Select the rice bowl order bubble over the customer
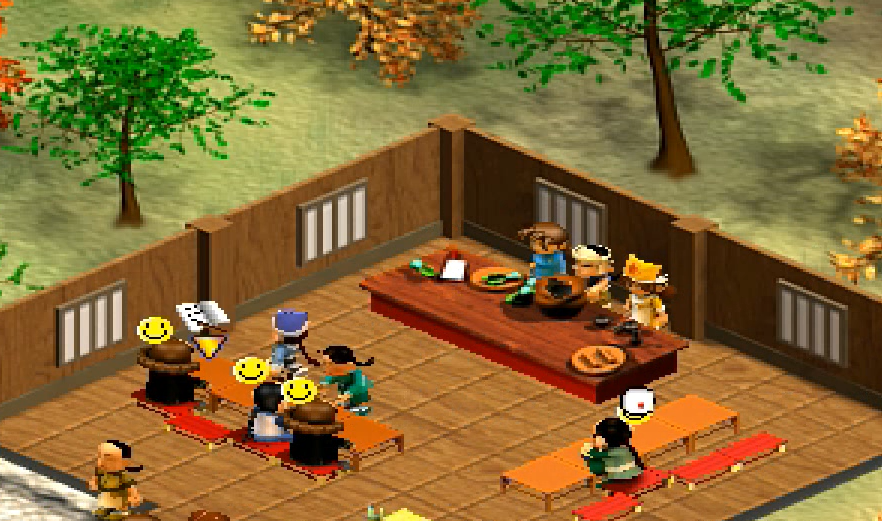This screenshot has width=882, height=521. [x=636, y=403]
